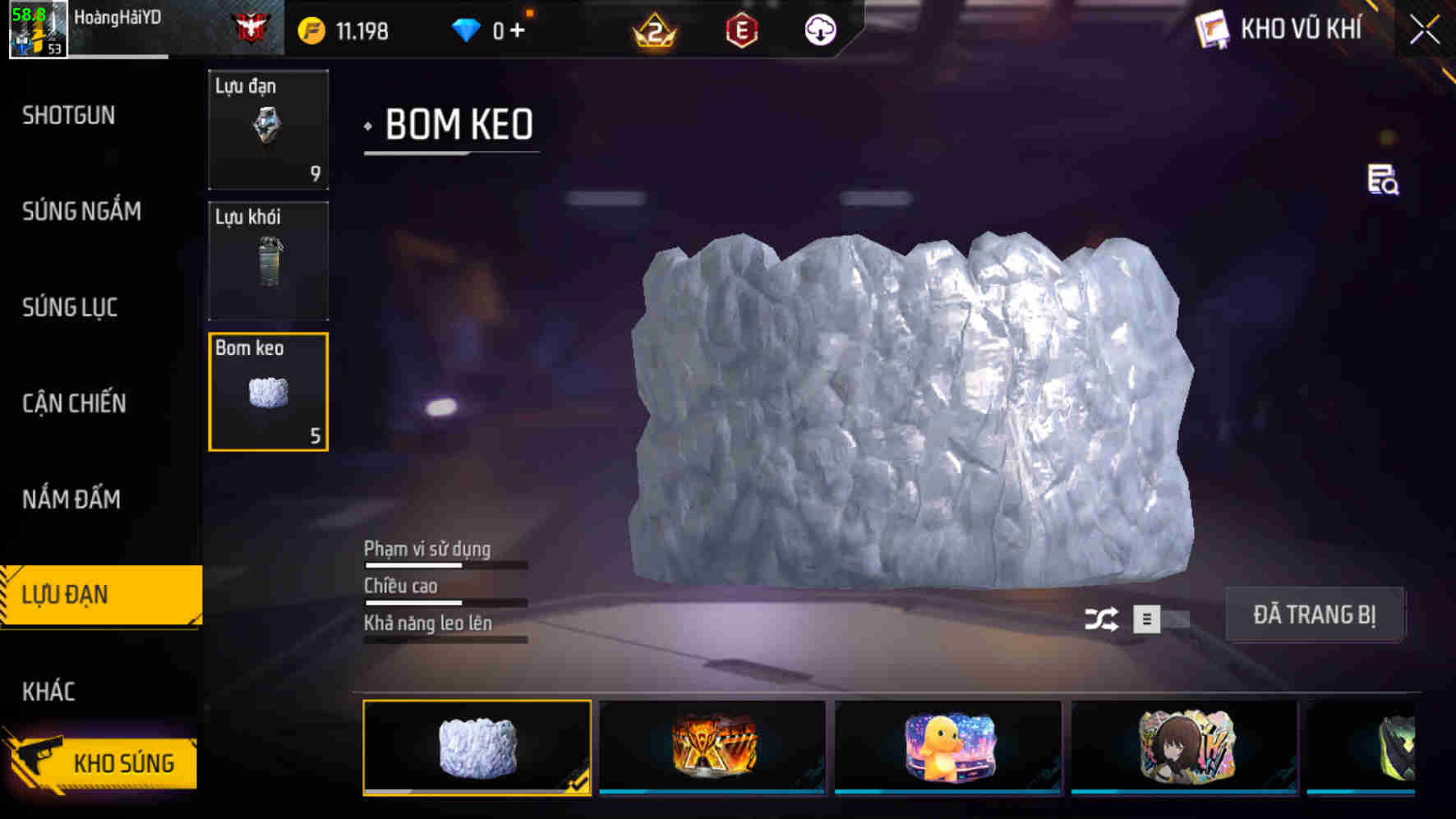This screenshot has width=1456, height=819.
Task: Select the Bom keo gloo wall slot
Action: pos(268,391)
